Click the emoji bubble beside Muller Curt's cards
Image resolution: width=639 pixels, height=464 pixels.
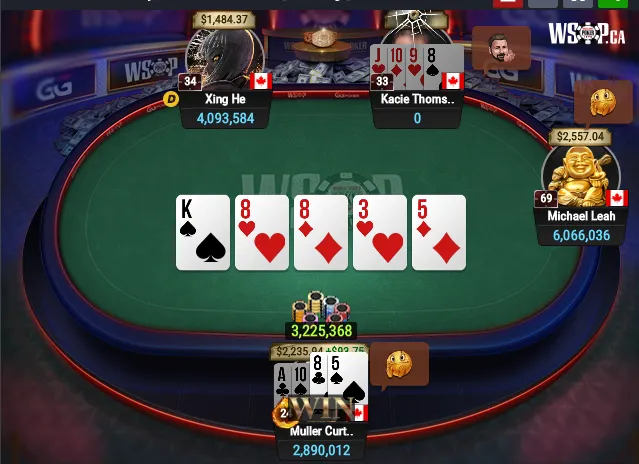pos(399,364)
